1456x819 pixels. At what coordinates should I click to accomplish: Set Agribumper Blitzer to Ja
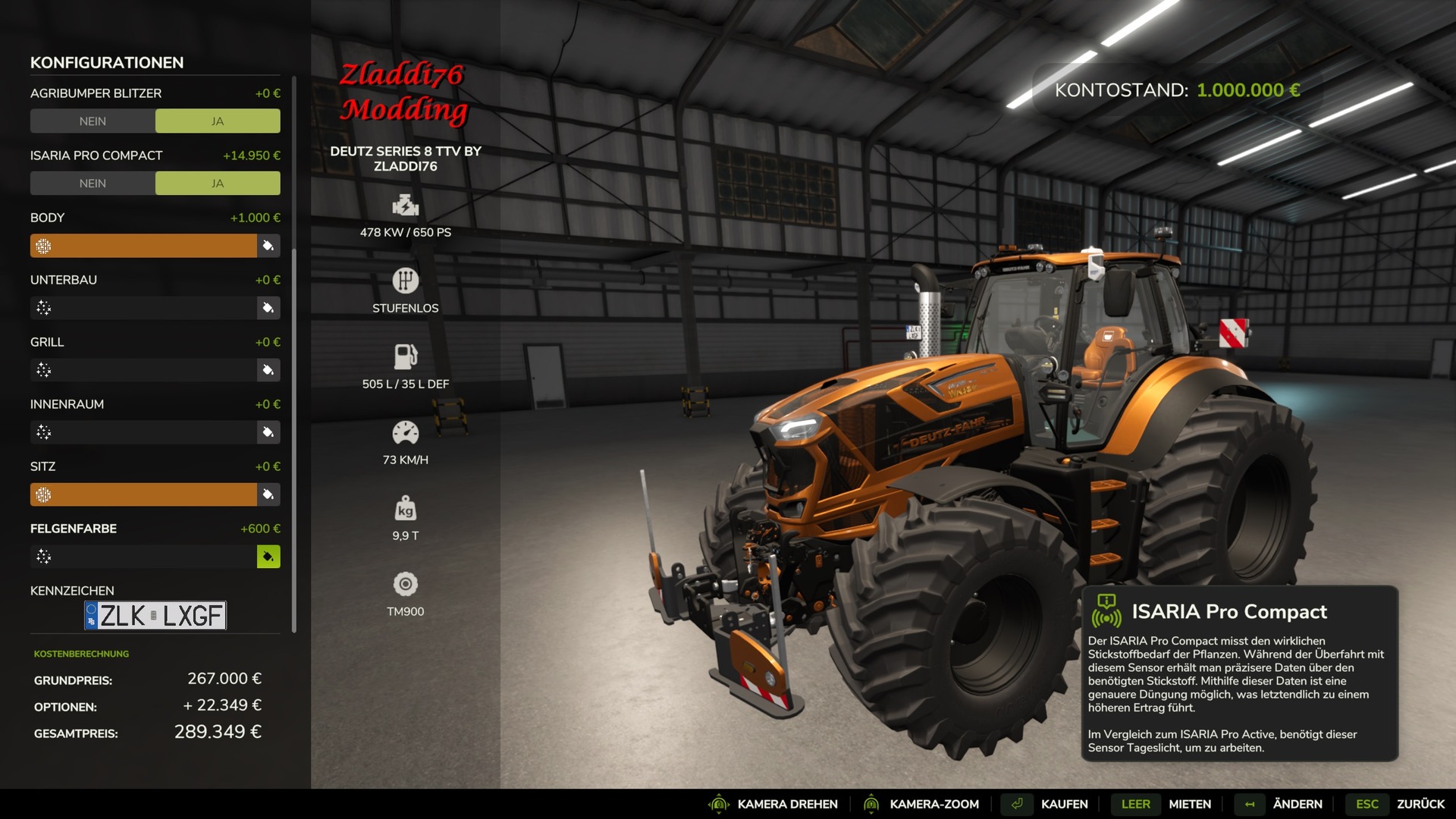218,121
